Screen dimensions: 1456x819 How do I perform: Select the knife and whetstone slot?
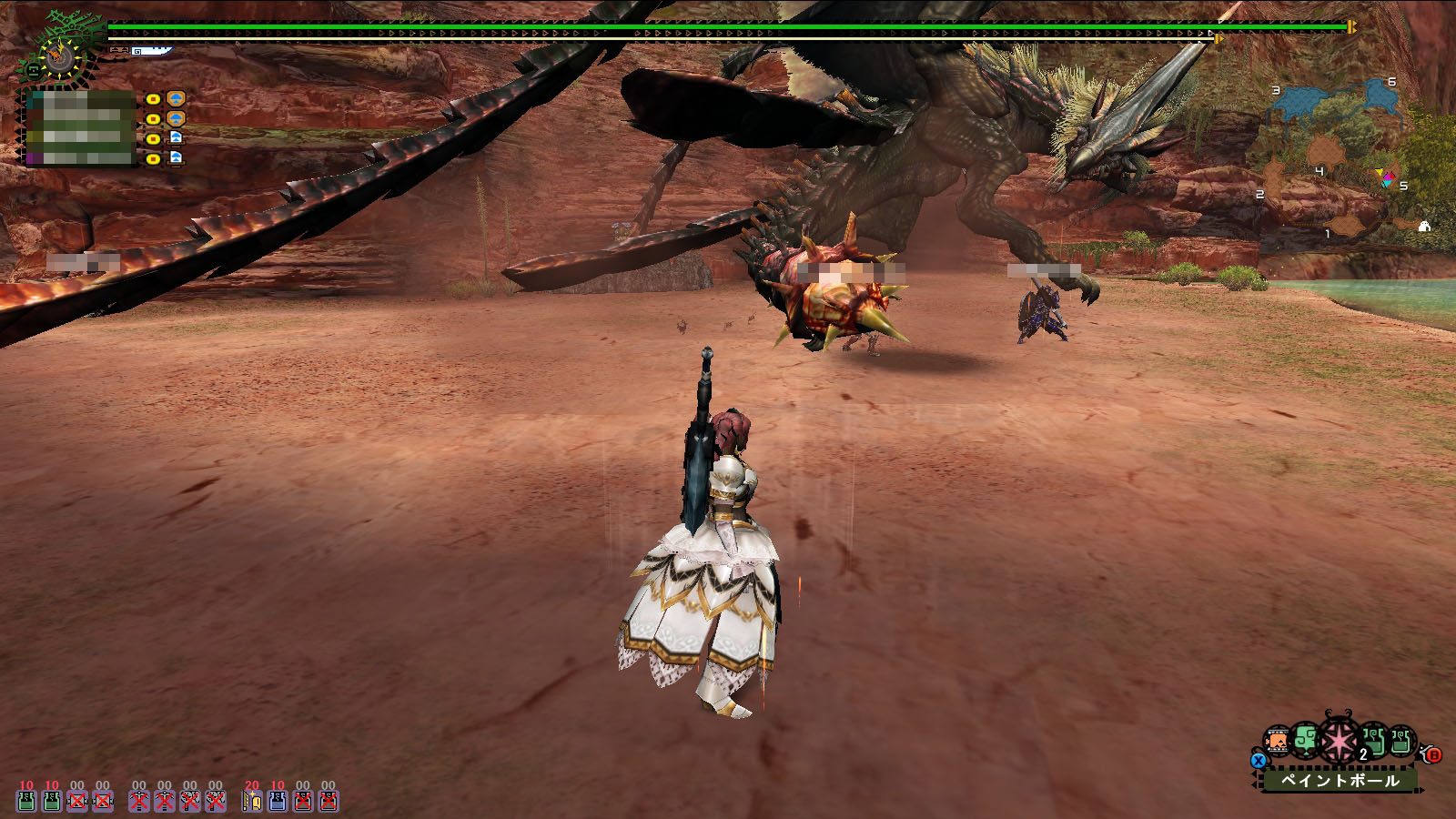[252, 800]
